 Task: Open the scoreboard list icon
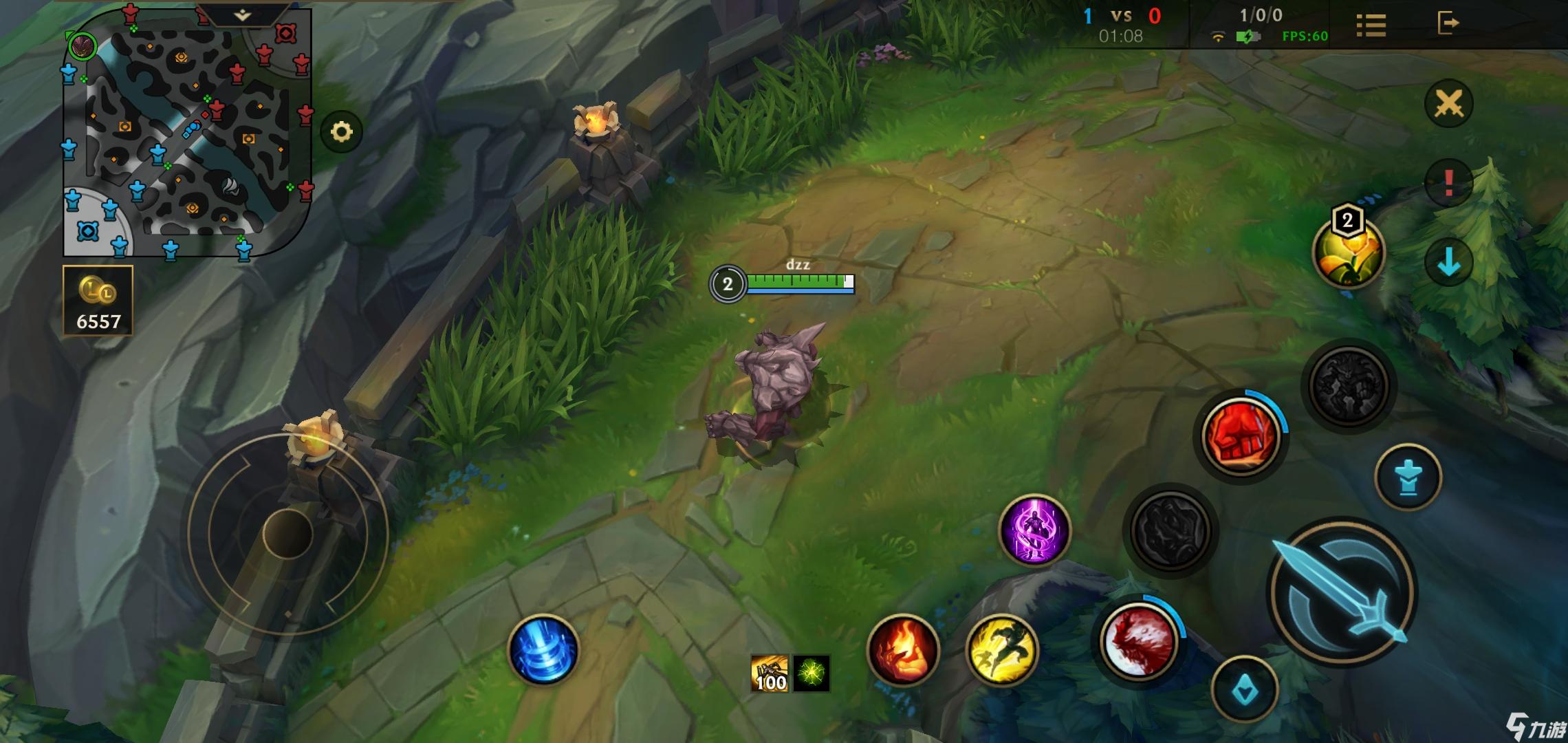click(x=1371, y=25)
